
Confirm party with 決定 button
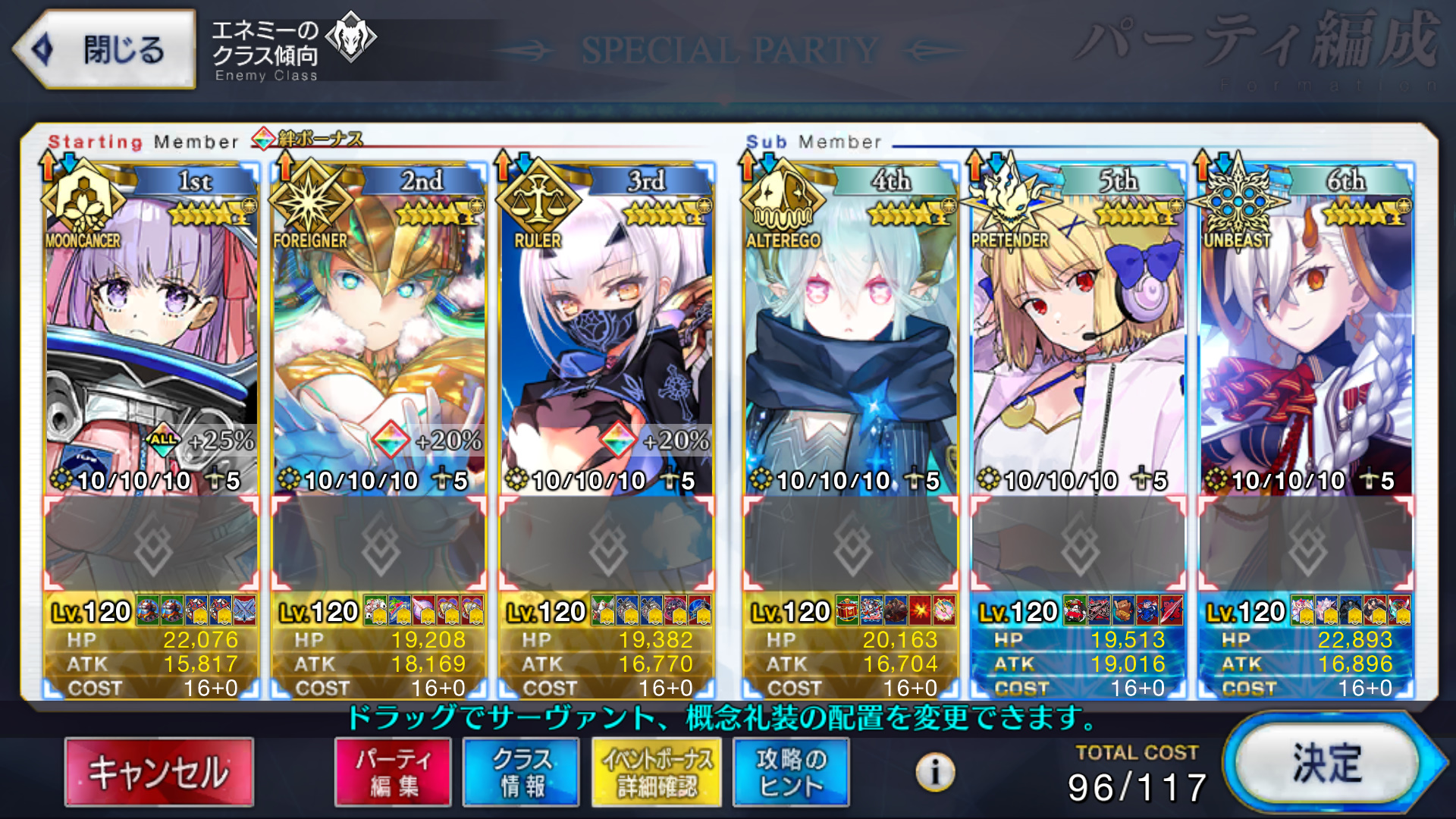click(x=1327, y=764)
